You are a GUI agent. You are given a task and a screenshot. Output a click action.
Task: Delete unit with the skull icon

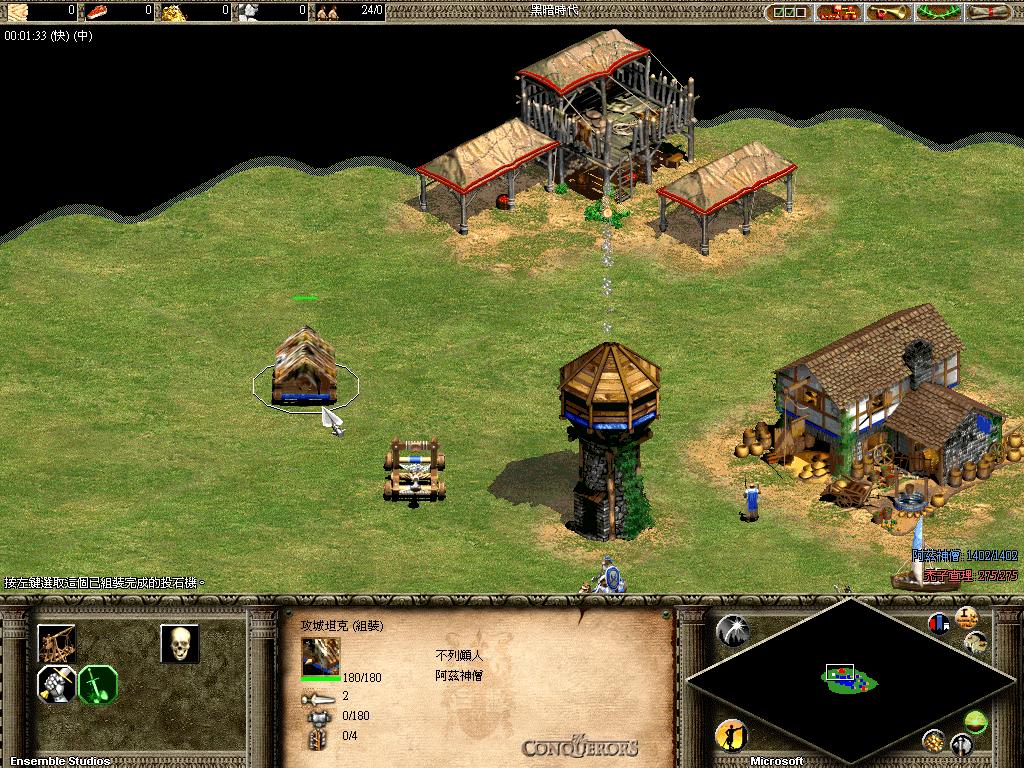tap(180, 644)
